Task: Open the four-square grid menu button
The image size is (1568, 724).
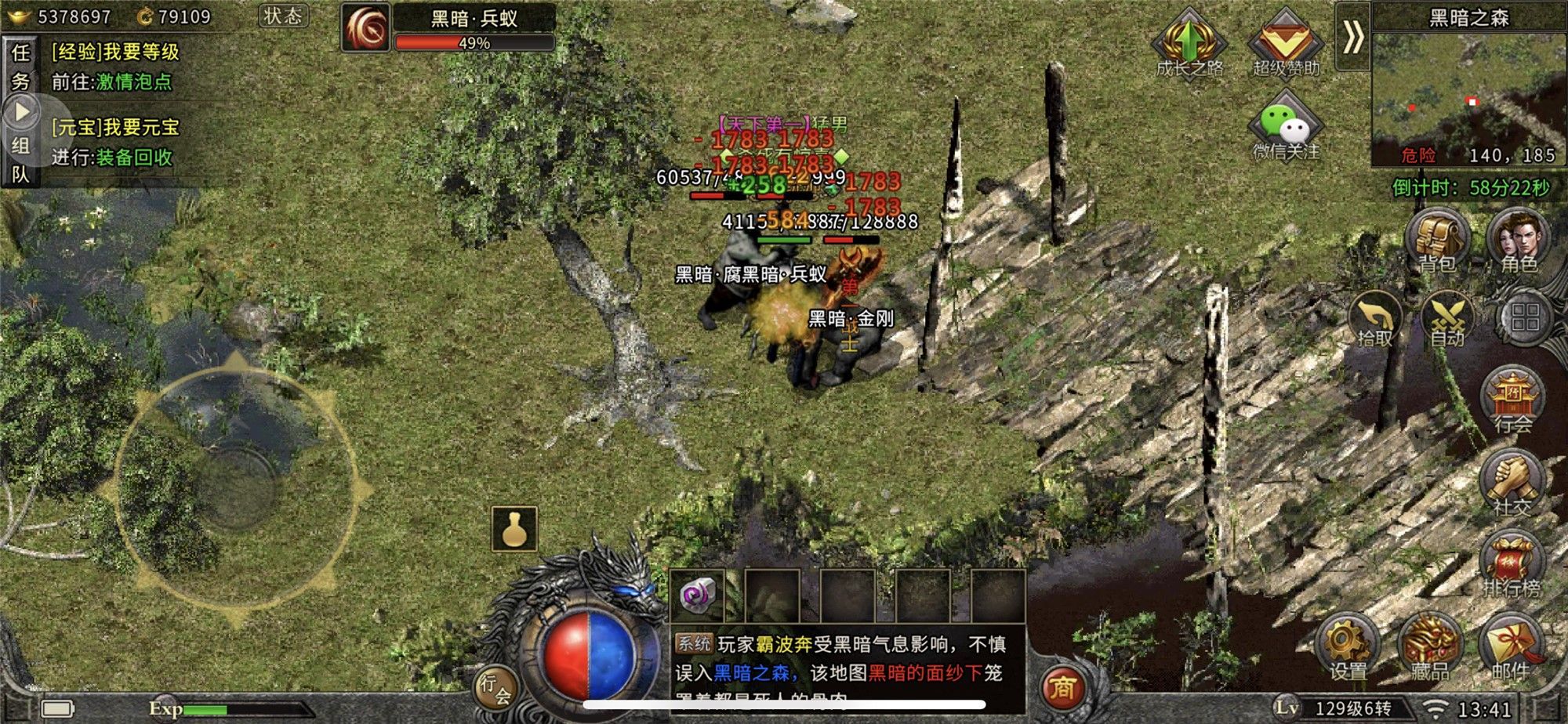Action: click(x=1525, y=318)
